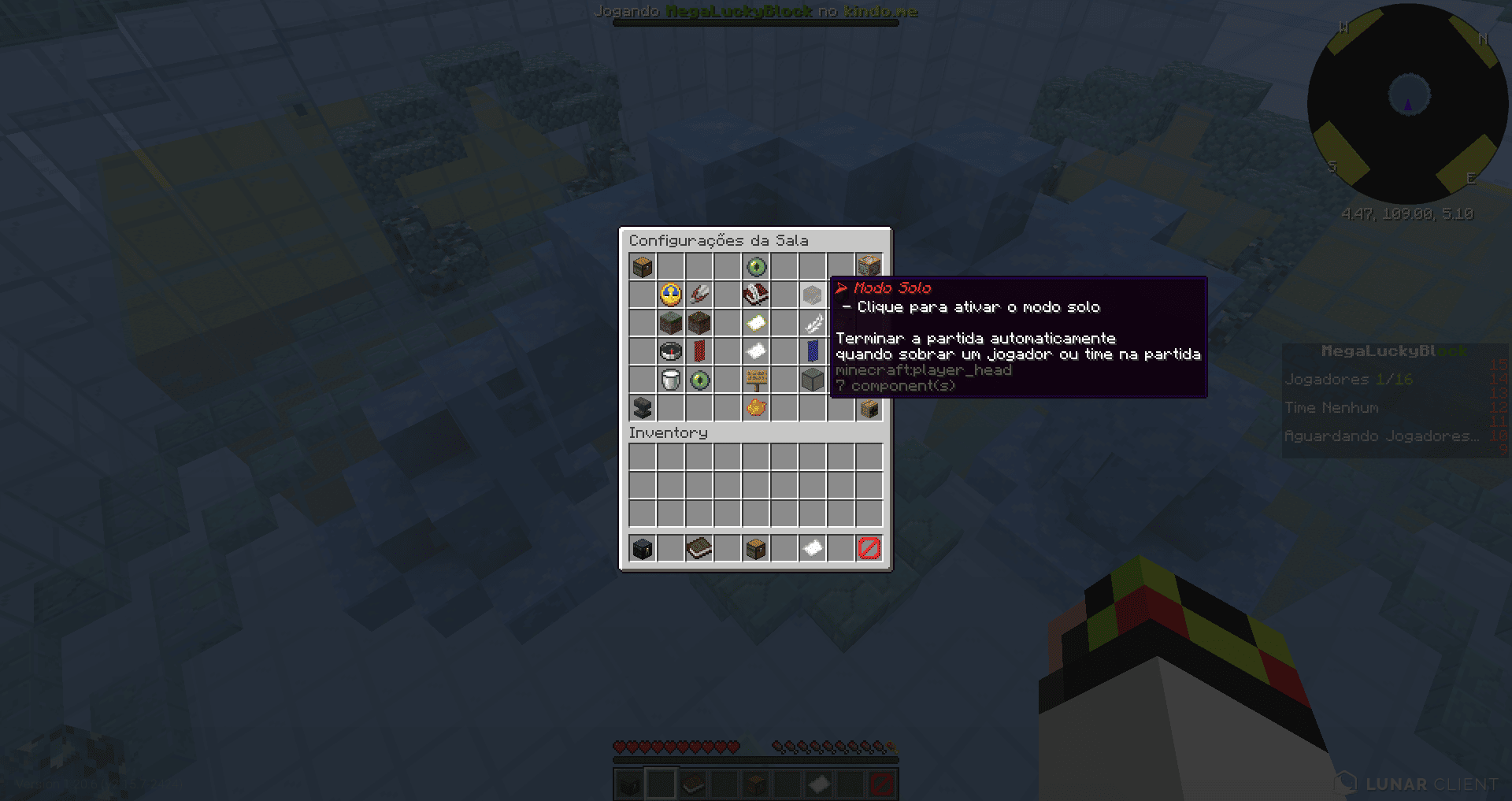The image size is (1512, 801).
Task: Select the Eye of Ender in the top row
Action: [756, 267]
